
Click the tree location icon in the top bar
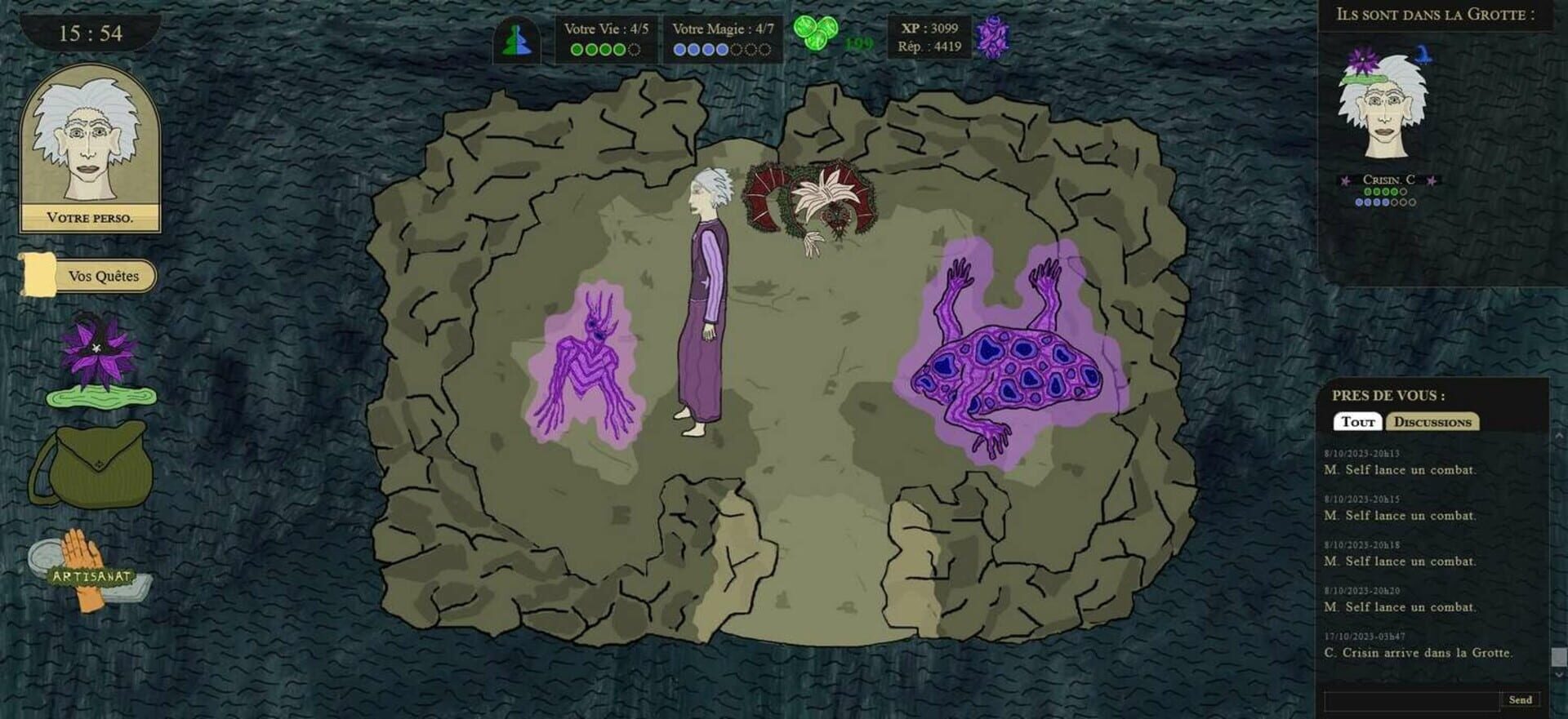[517, 39]
